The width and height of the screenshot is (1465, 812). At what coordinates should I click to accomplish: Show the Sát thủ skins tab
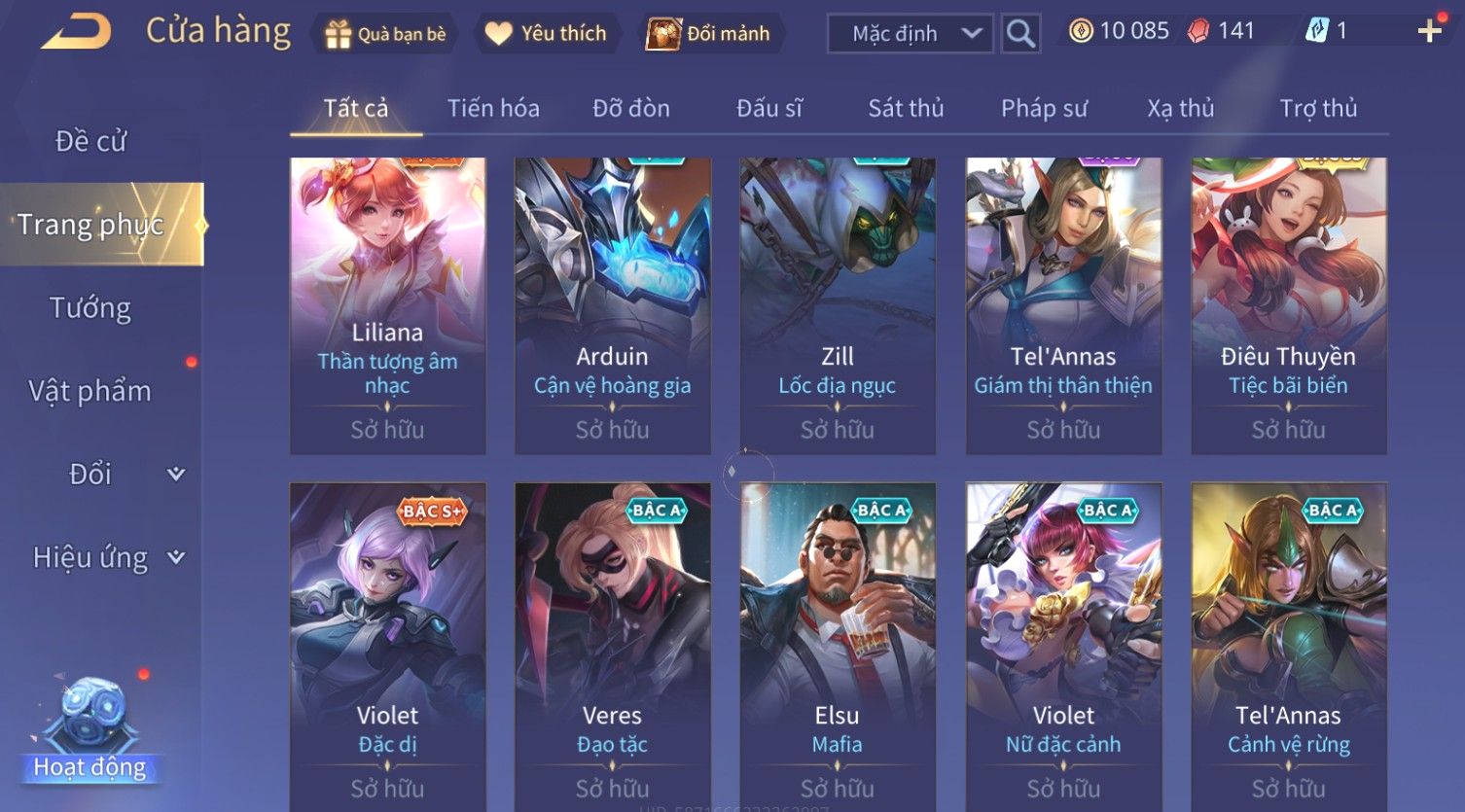(906, 108)
